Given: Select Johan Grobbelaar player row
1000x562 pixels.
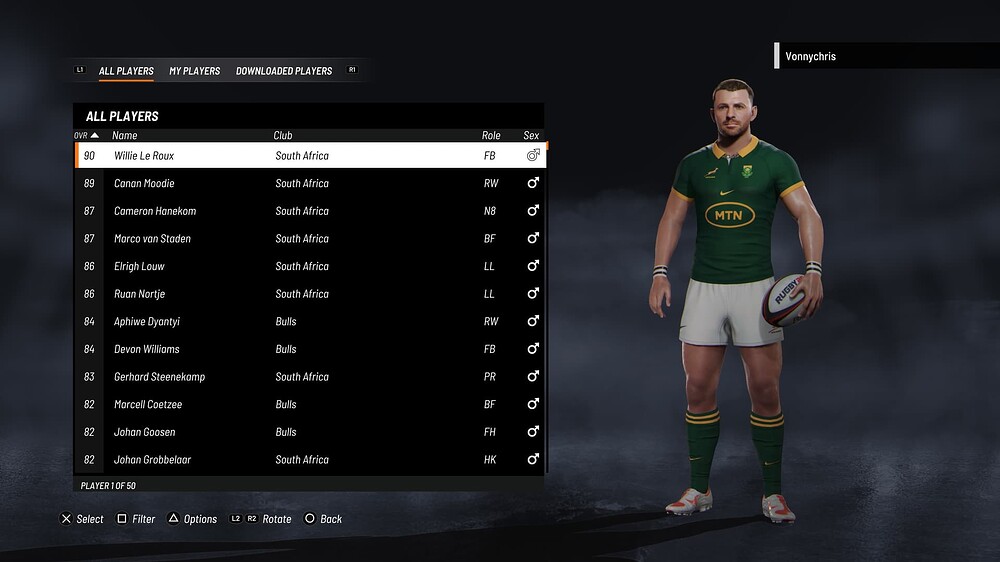Looking at the screenshot, I should (x=310, y=460).
